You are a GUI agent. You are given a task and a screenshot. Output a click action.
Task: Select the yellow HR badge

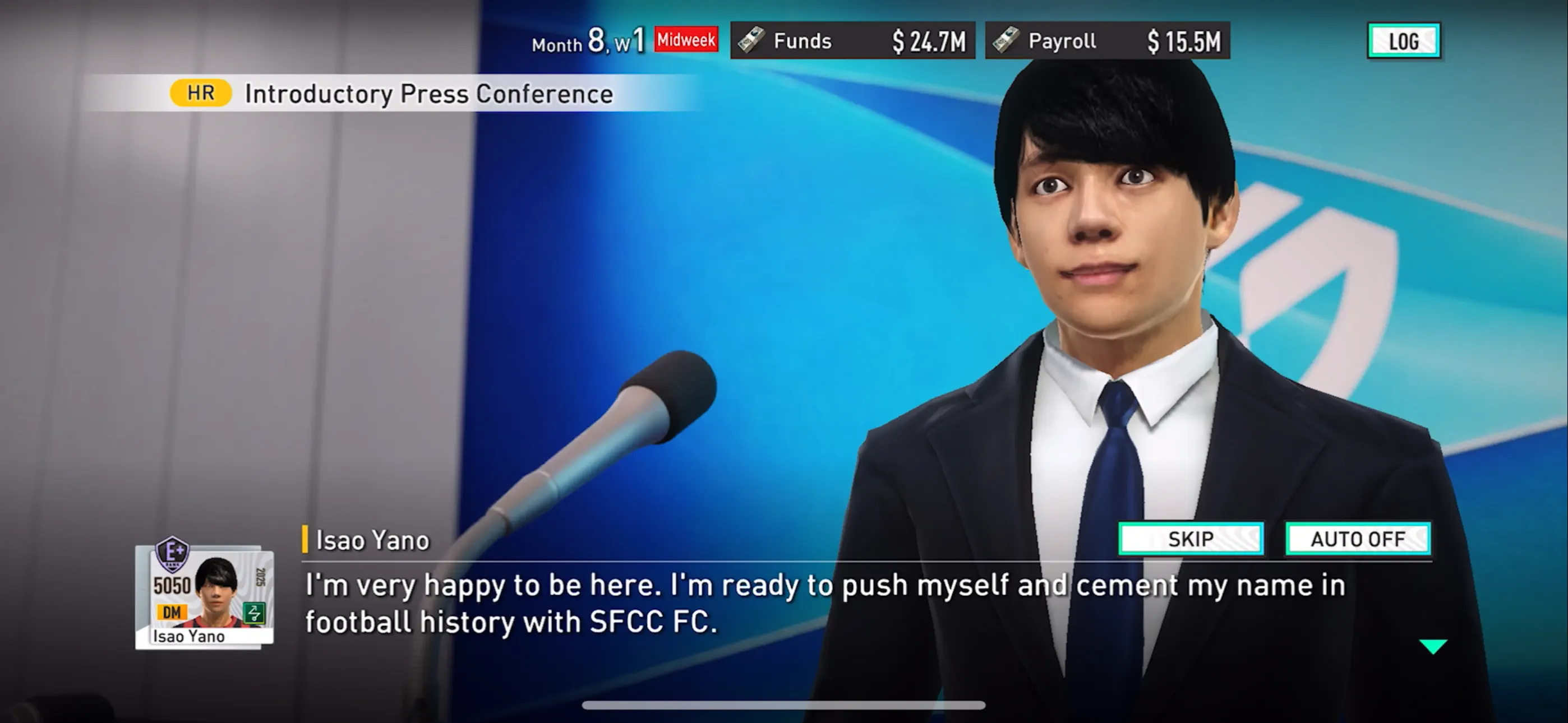click(x=200, y=92)
